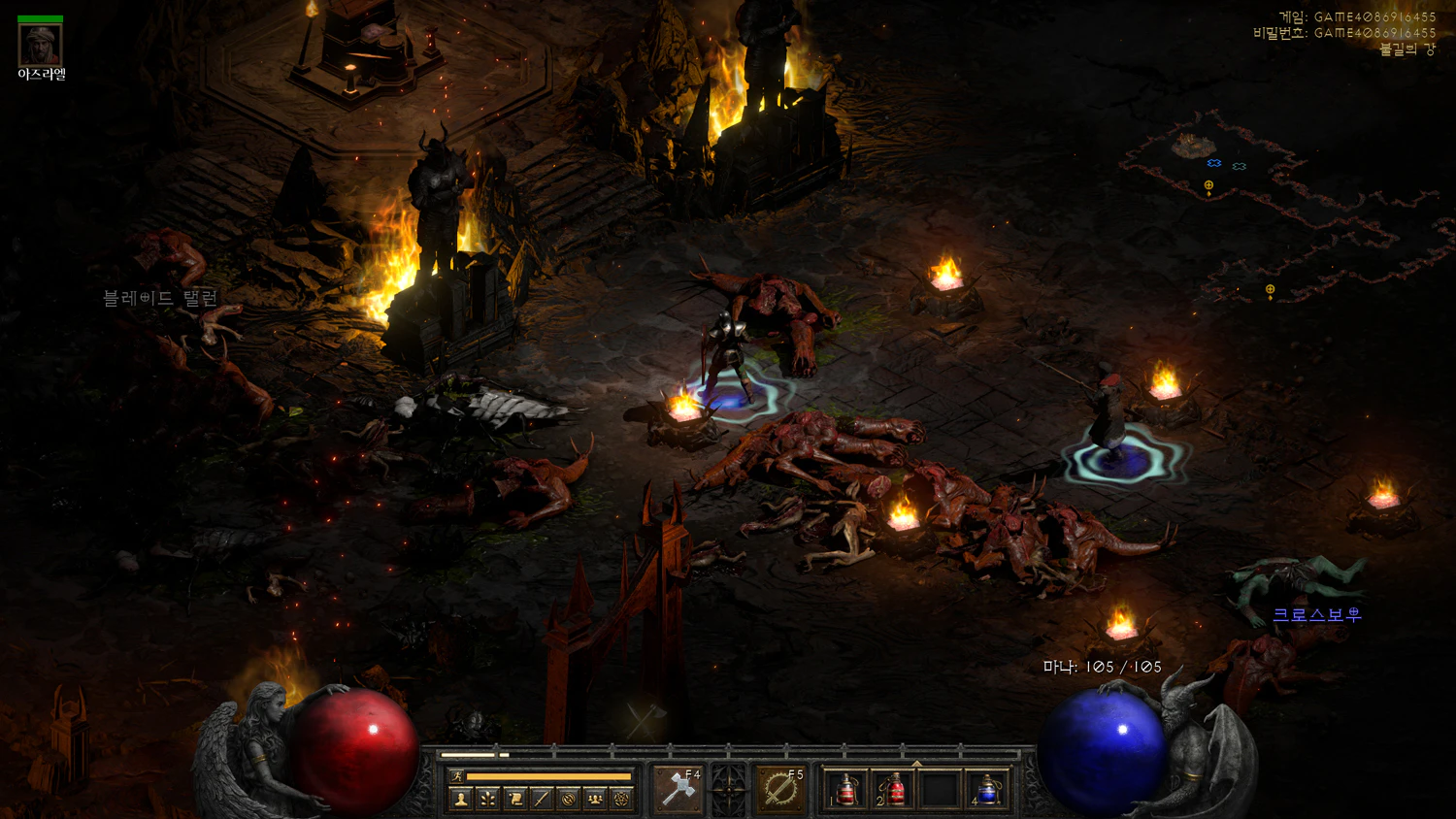Open the skill tree branch icon

pyautogui.click(x=488, y=799)
